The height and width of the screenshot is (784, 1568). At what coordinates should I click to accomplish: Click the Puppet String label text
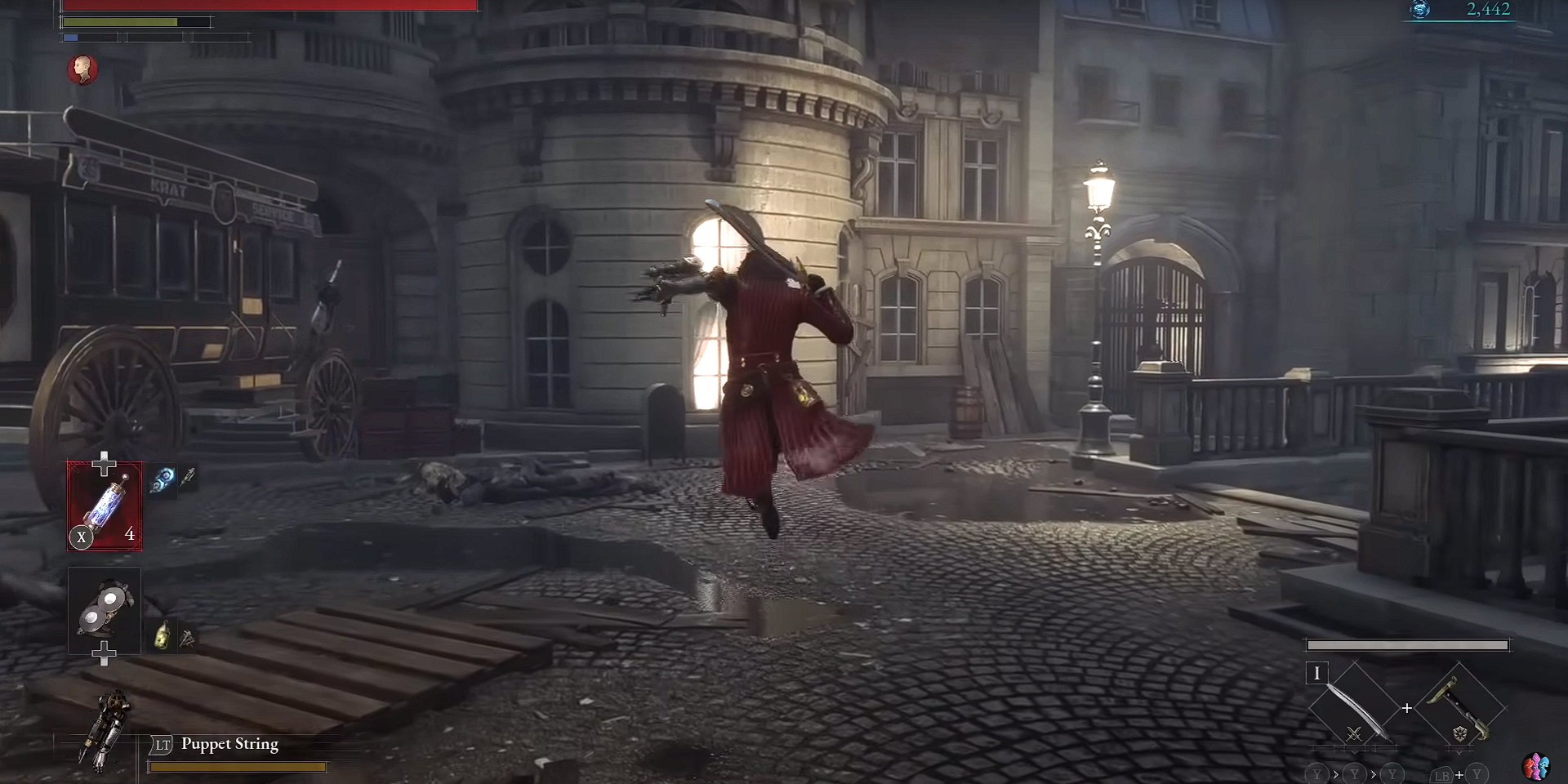click(x=231, y=744)
